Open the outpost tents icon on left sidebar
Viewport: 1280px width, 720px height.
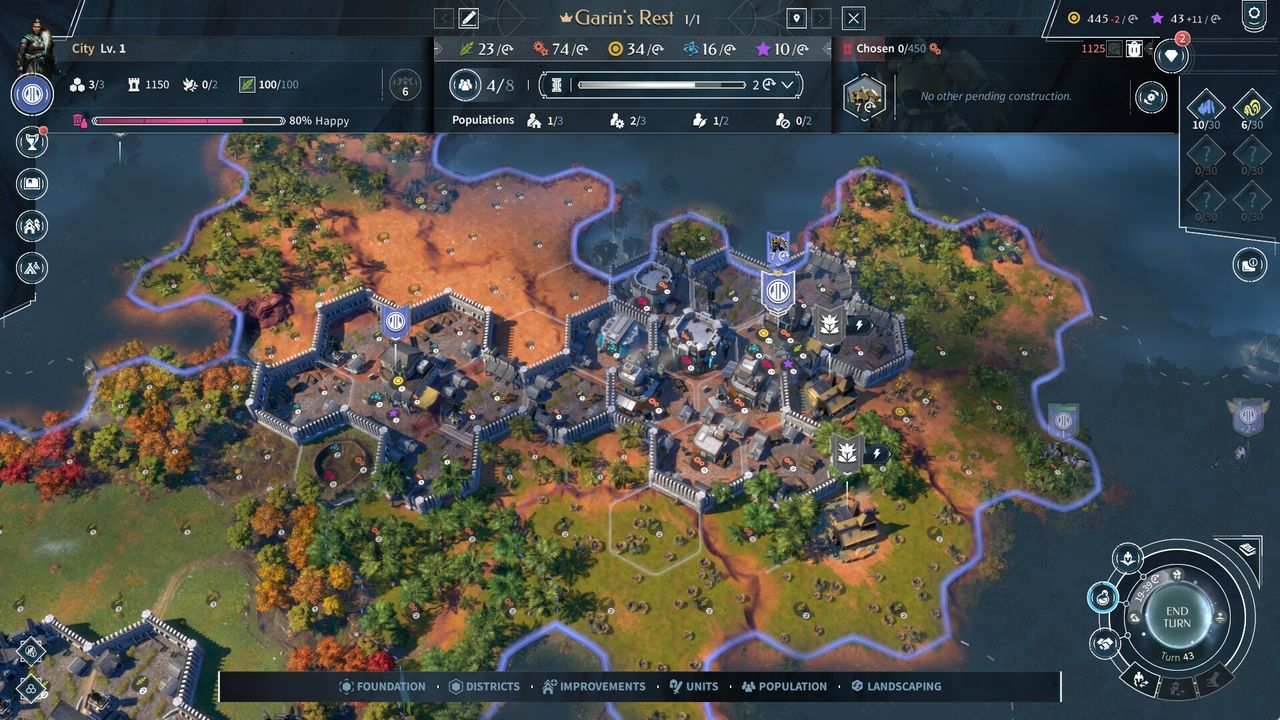pos(31,268)
